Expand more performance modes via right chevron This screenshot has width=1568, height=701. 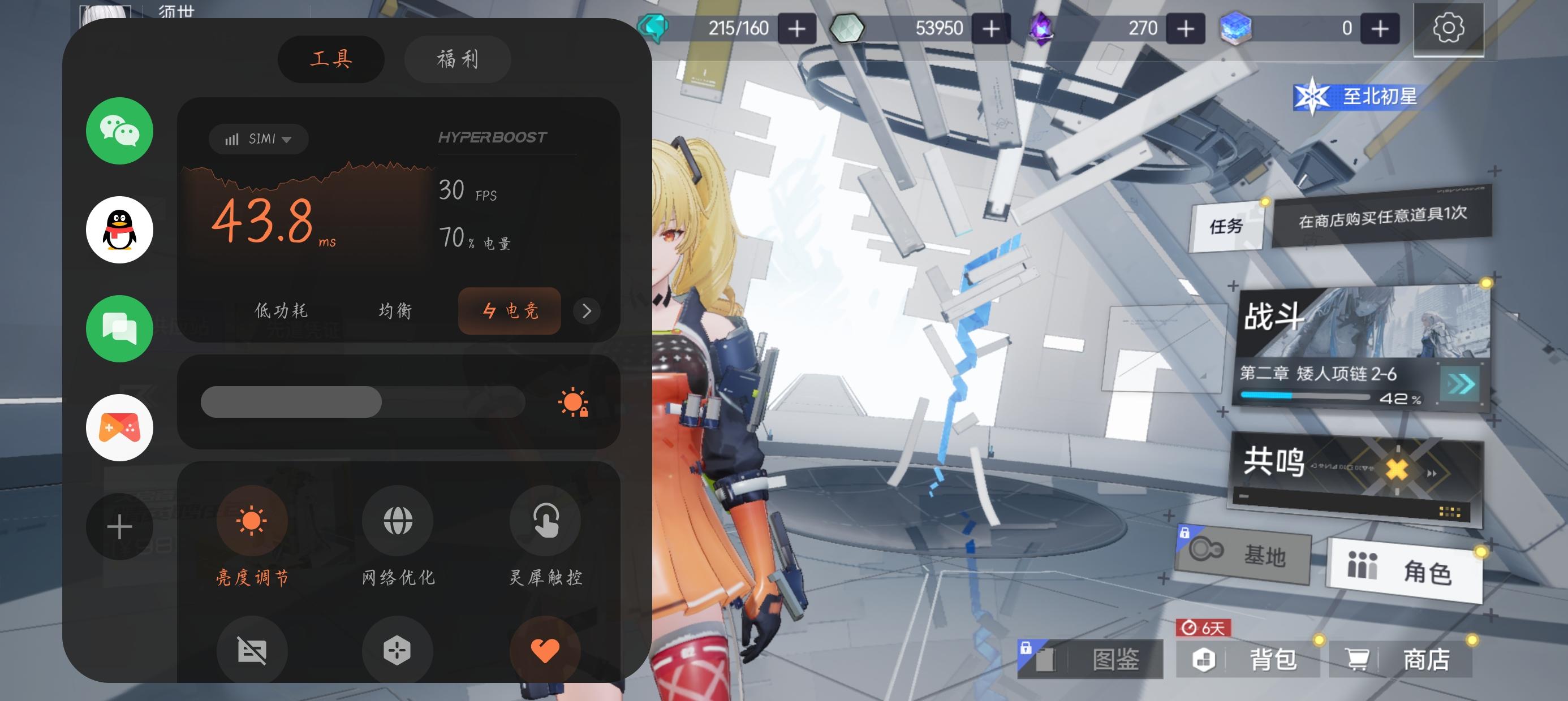pyautogui.click(x=586, y=311)
